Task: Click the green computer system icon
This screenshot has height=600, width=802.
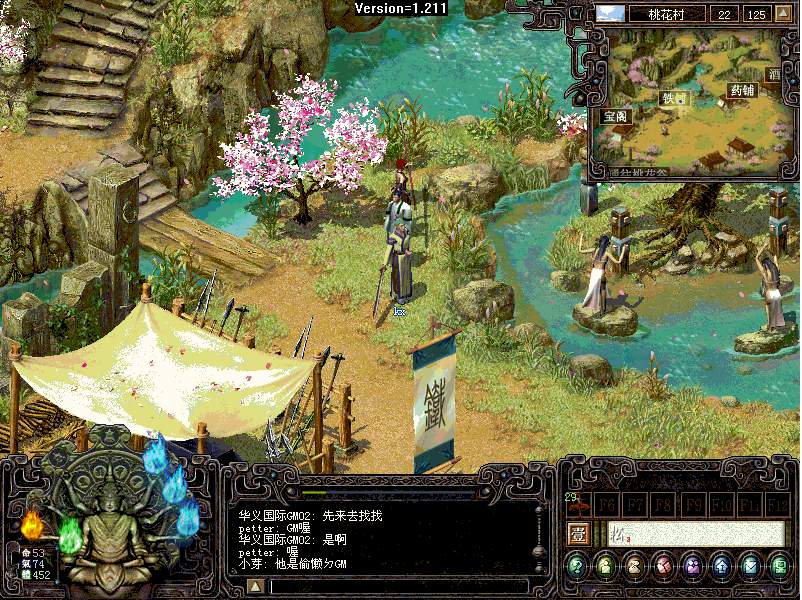Action: pos(779,567)
